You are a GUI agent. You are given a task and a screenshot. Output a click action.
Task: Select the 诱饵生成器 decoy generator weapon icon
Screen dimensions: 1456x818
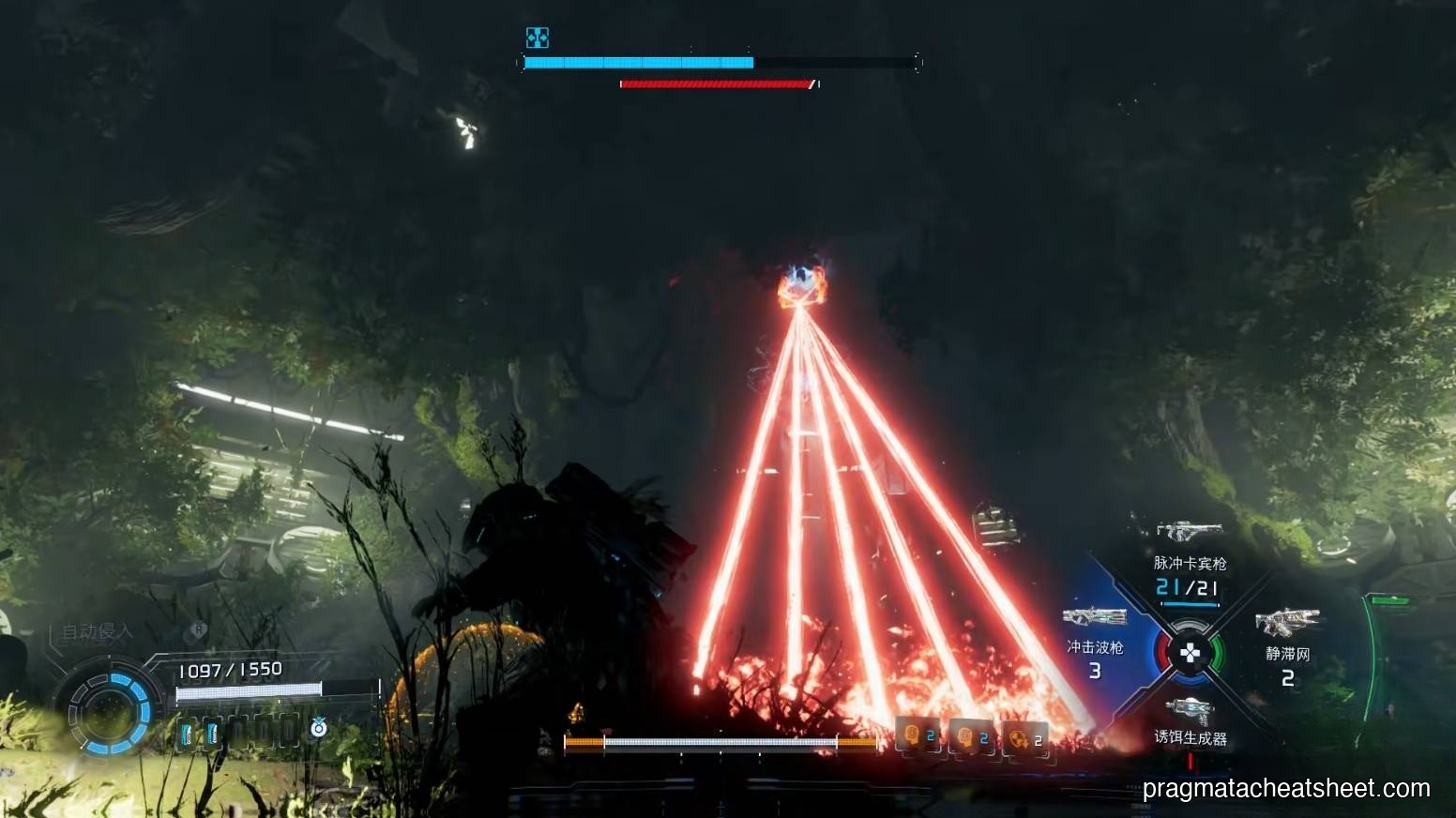click(x=1190, y=708)
